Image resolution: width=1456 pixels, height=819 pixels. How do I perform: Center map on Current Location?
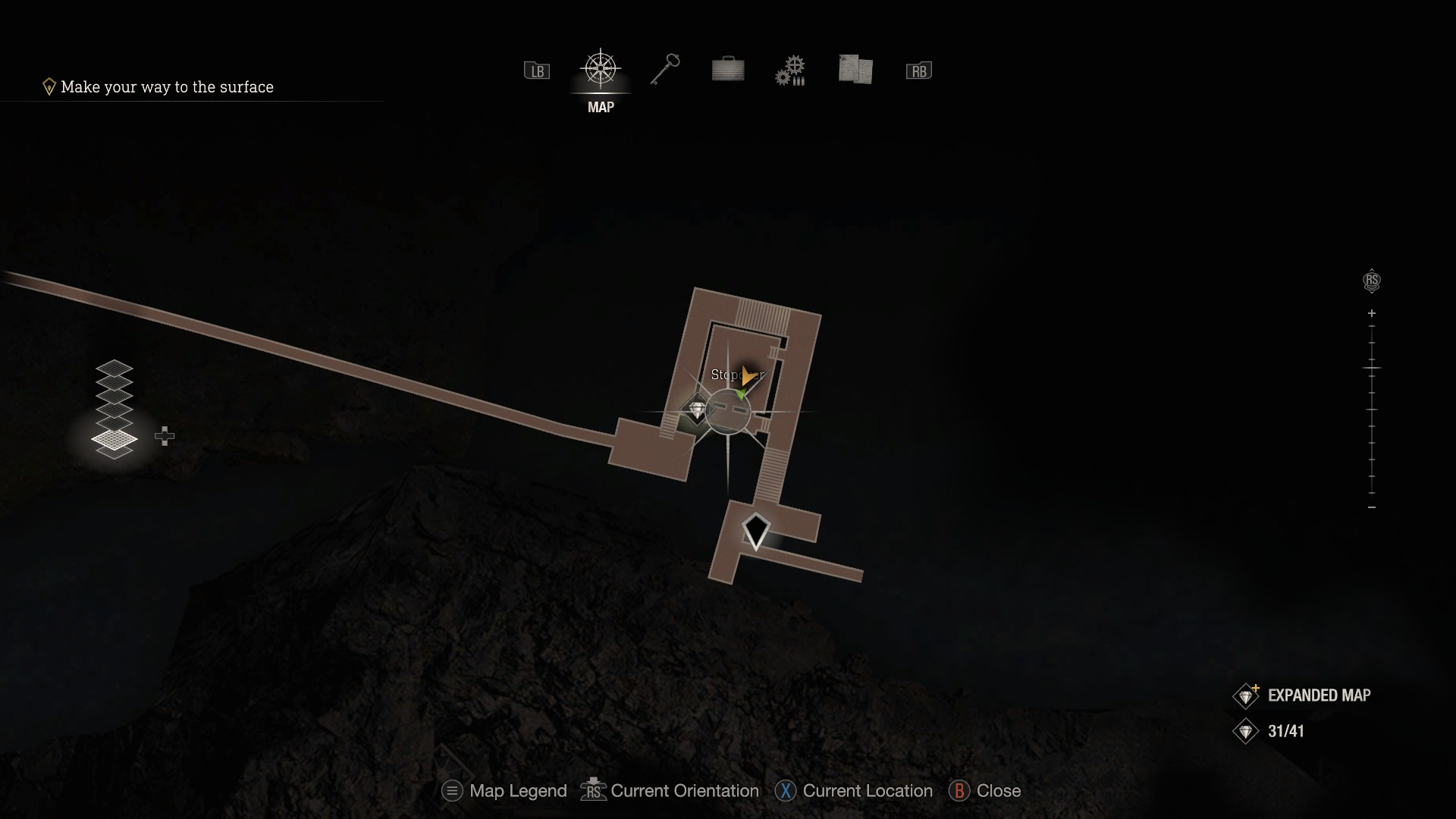[x=854, y=791]
